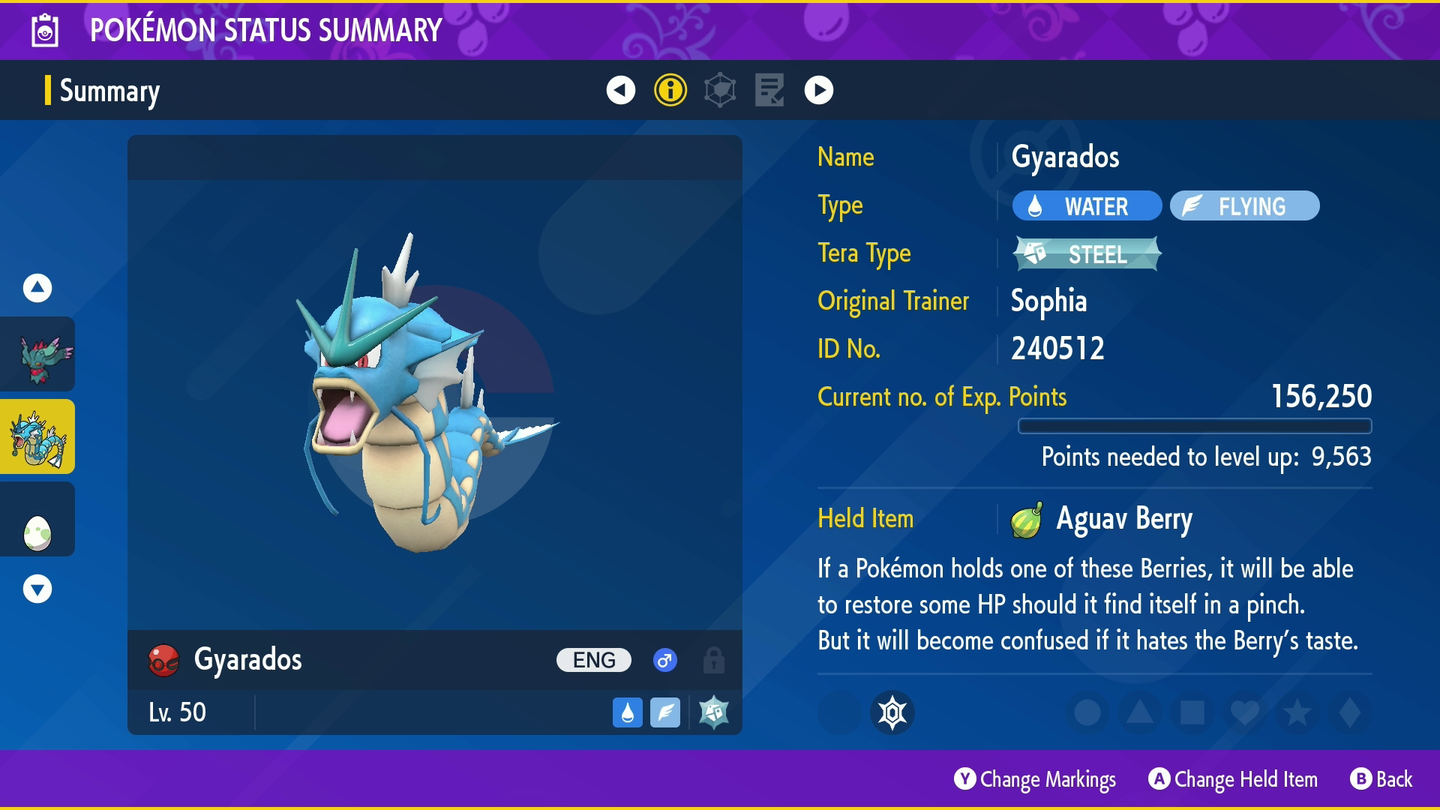1440x810 pixels.
Task: Go to next summary page arrow
Action: pos(819,90)
